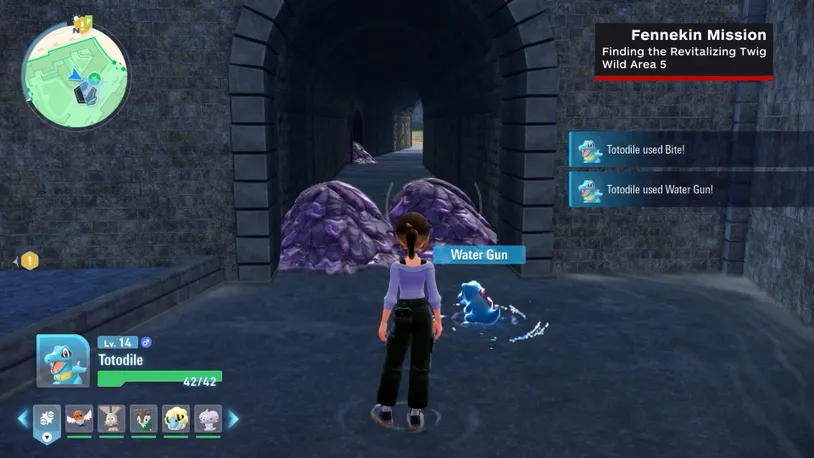The image size is (814, 458).
Task: Open the Poké Ball selection slot
Action: 47,420
